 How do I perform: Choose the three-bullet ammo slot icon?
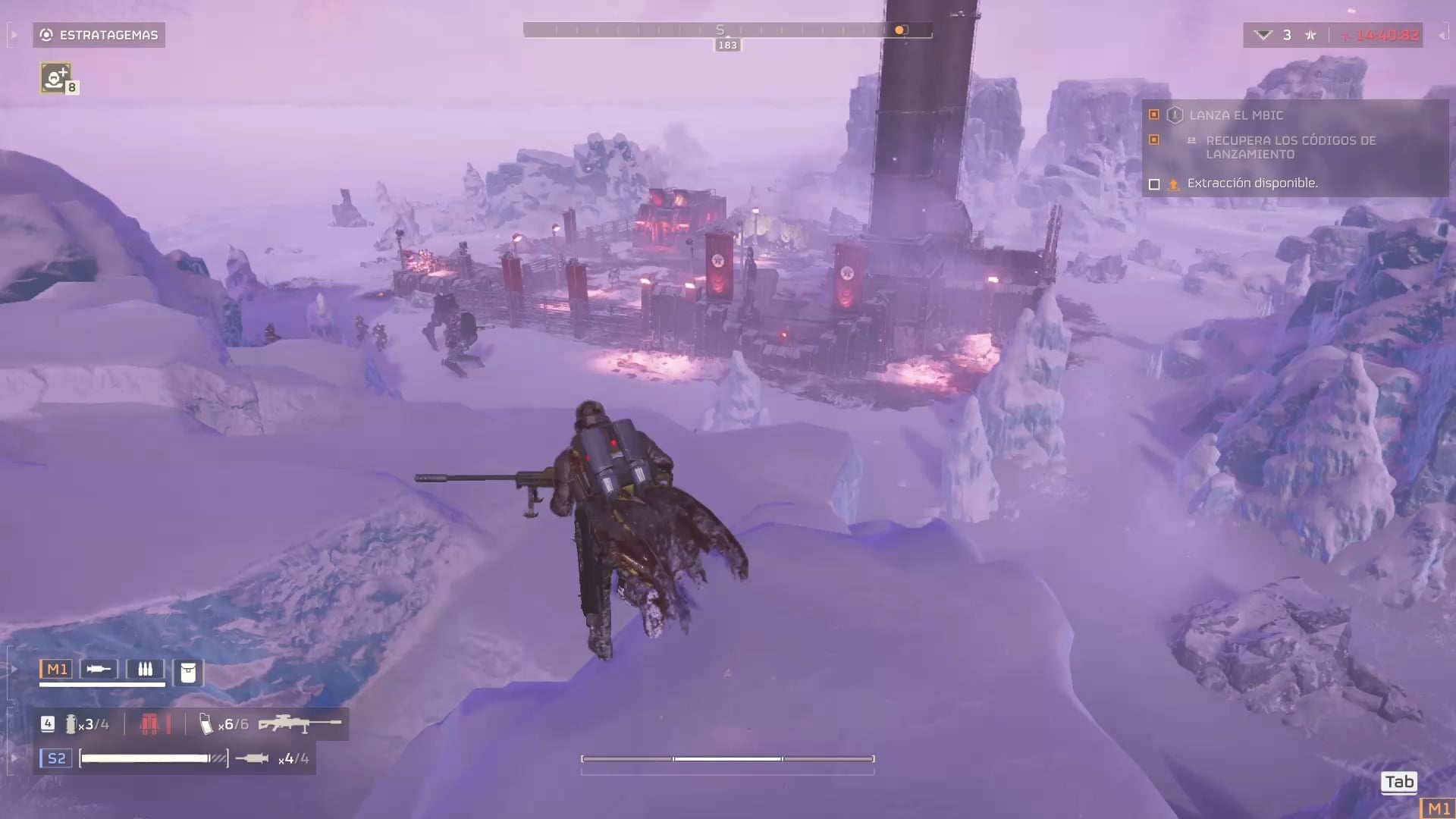[145, 669]
